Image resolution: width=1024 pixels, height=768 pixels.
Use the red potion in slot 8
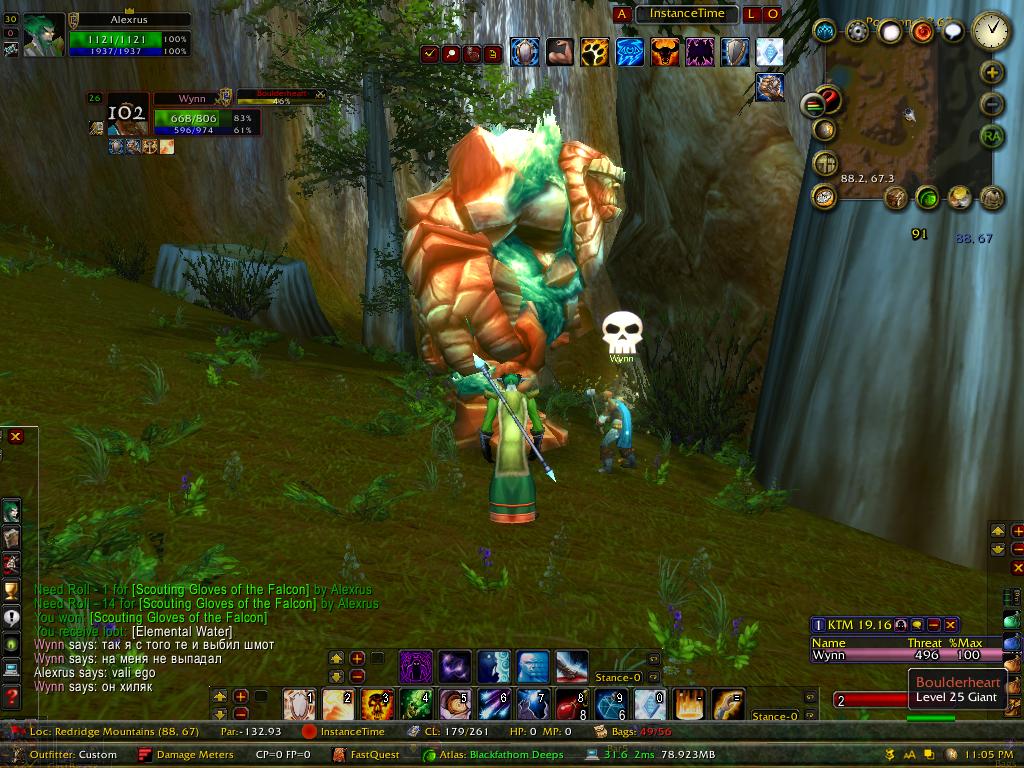(570, 704)
